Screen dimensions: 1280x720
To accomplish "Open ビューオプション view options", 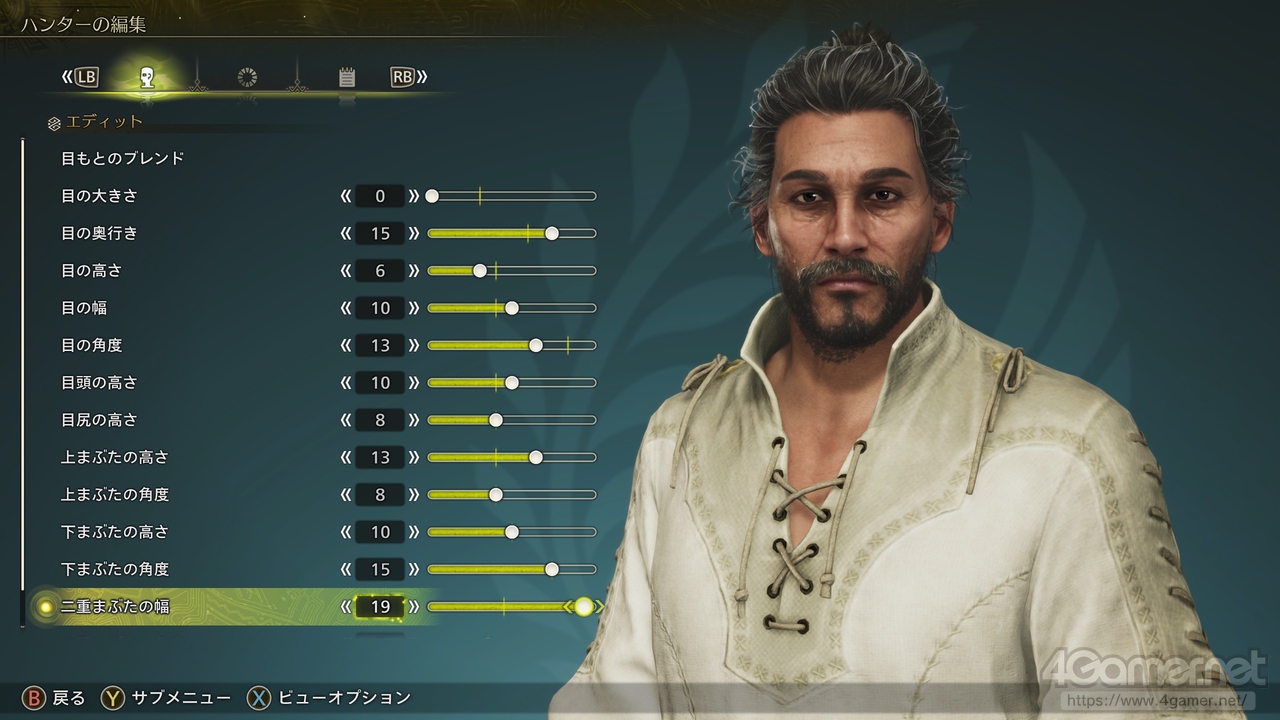I will pos(330,697).
